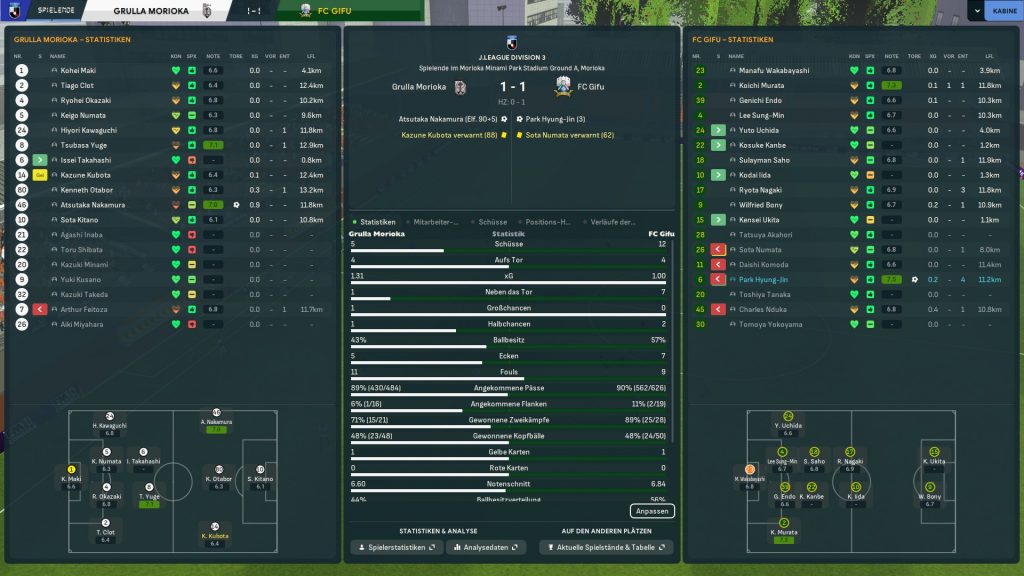Open J.League Division 3 competition logo
Viewport: 1024px width, 576px height.
(511, 43)
